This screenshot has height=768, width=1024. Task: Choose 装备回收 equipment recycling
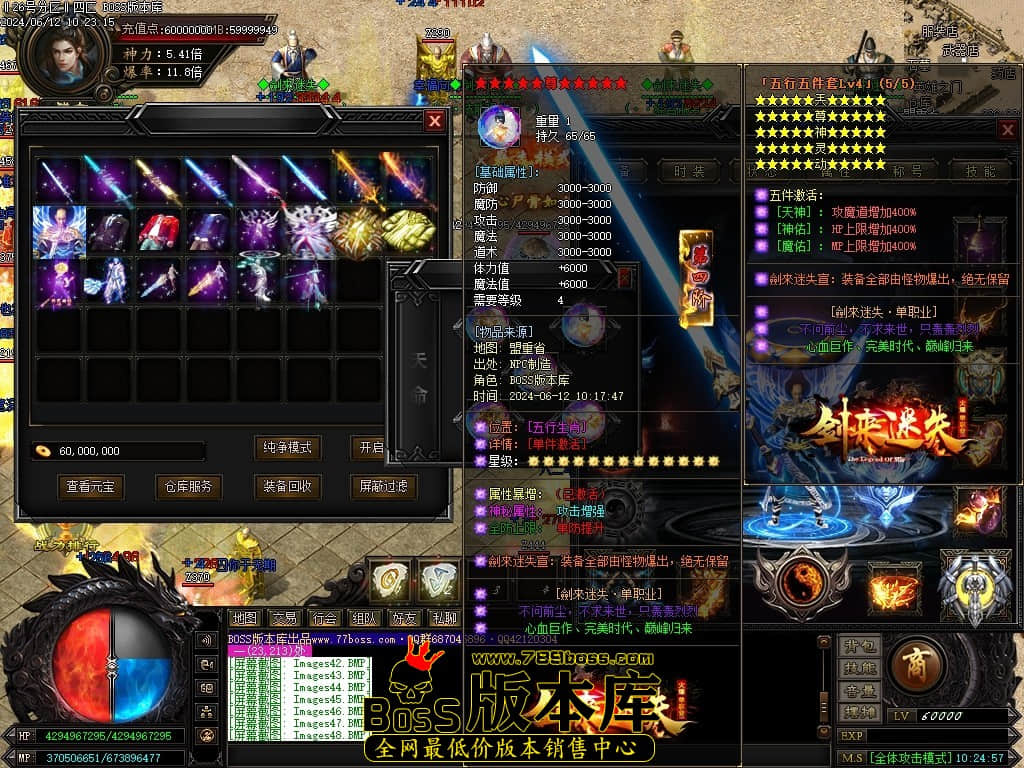click(287, 487)
